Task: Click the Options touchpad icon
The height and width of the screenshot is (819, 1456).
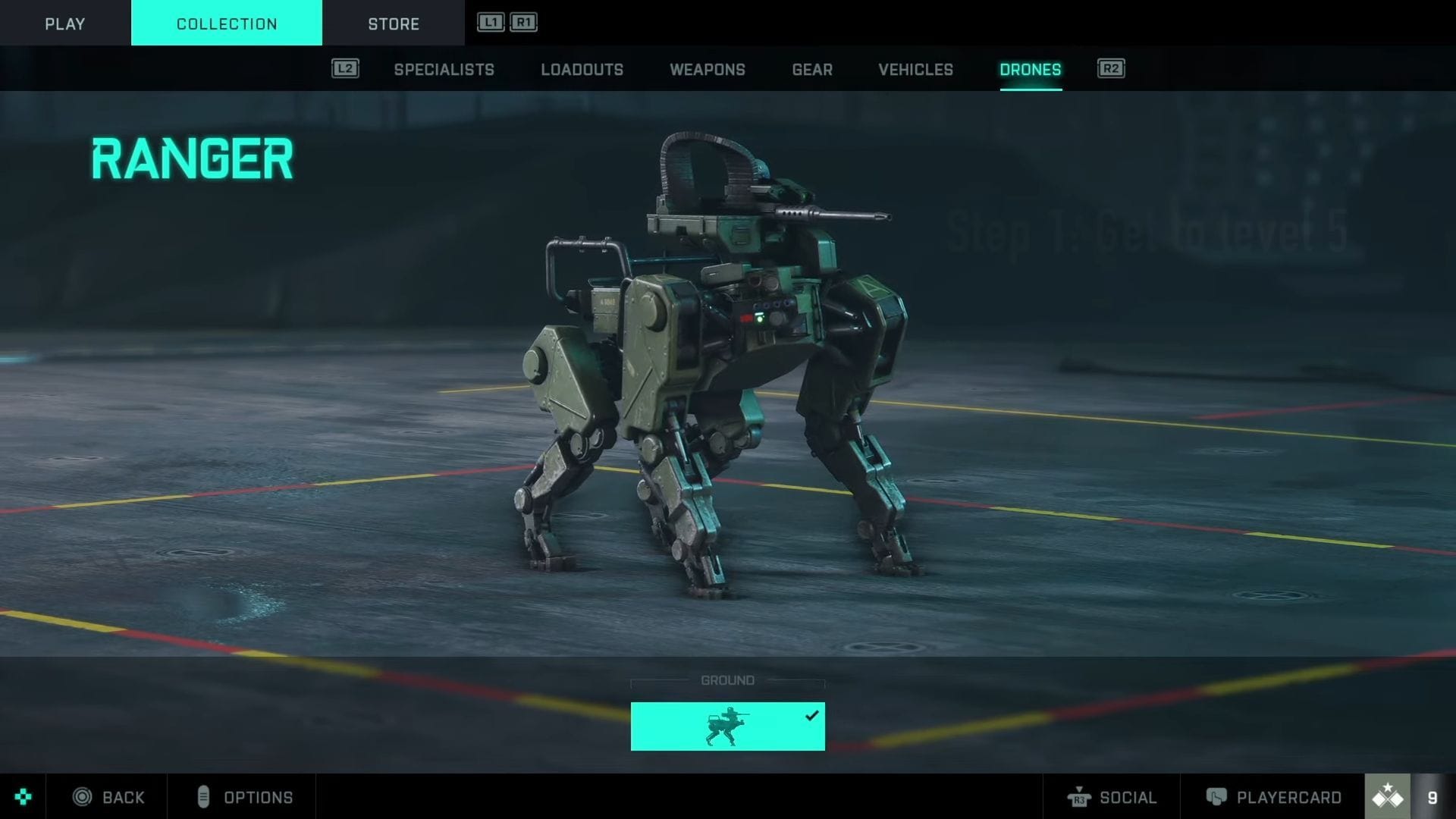Action: click(202, 797)
